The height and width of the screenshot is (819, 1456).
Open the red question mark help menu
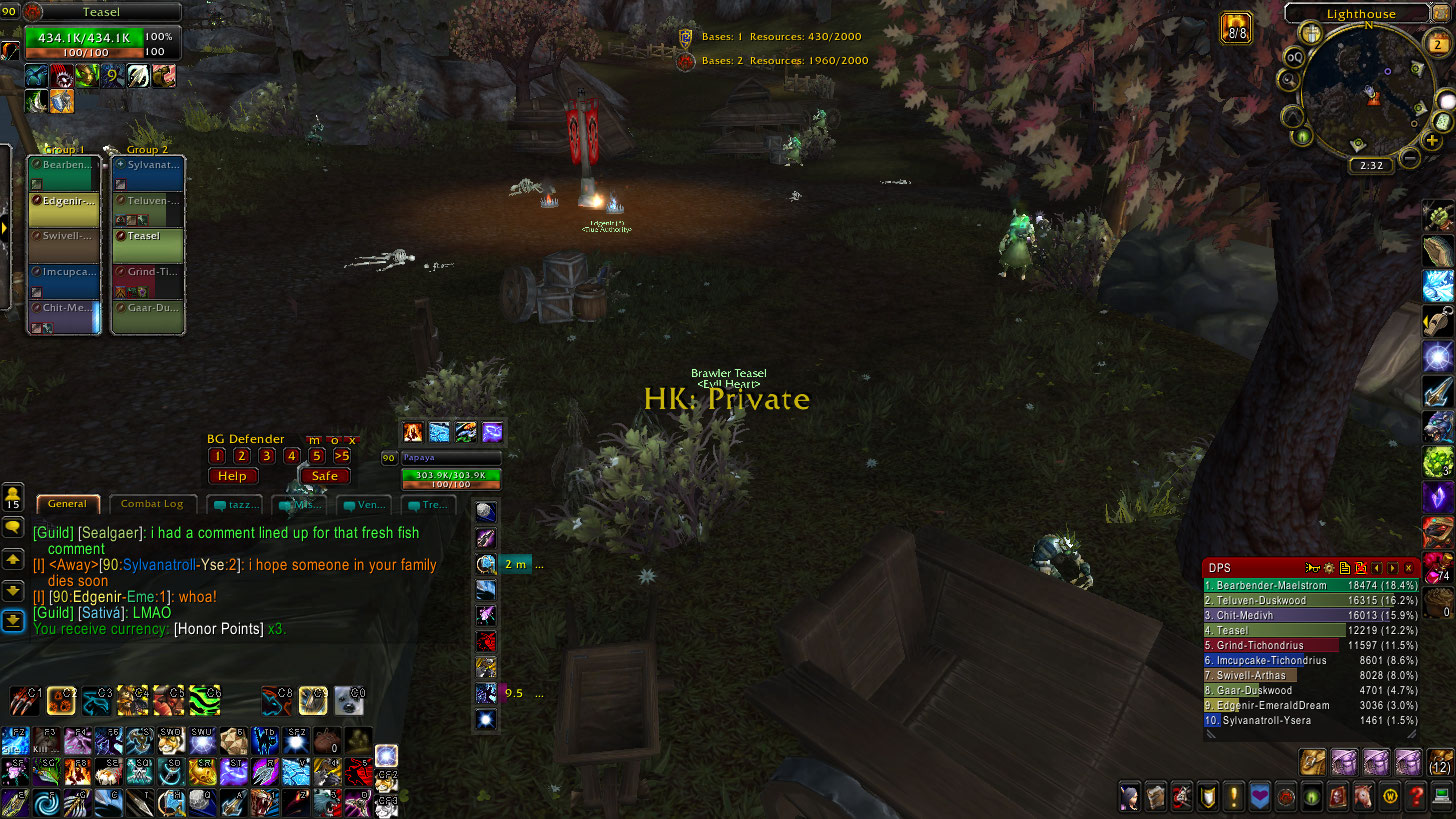pyautogui.click(x=1415, y=797)
